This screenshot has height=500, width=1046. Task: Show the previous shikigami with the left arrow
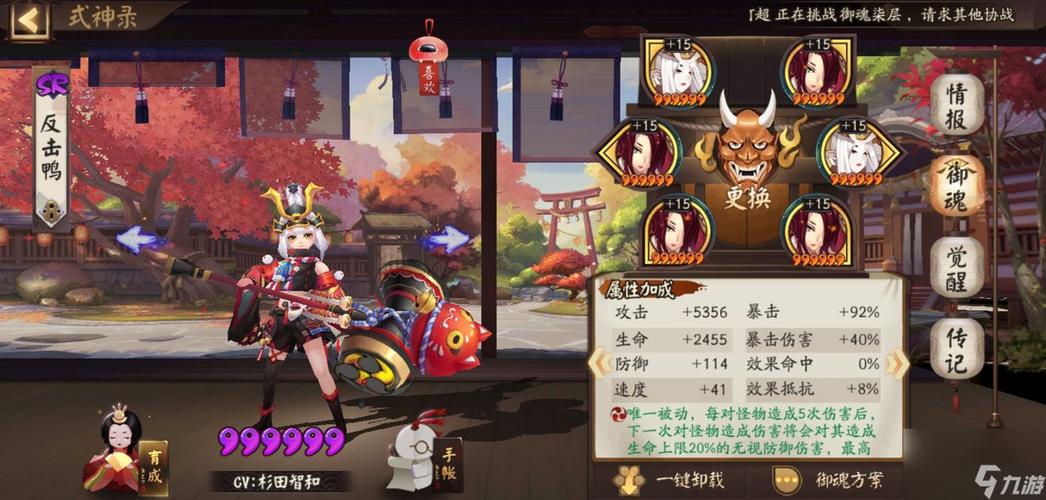[137, 239]
